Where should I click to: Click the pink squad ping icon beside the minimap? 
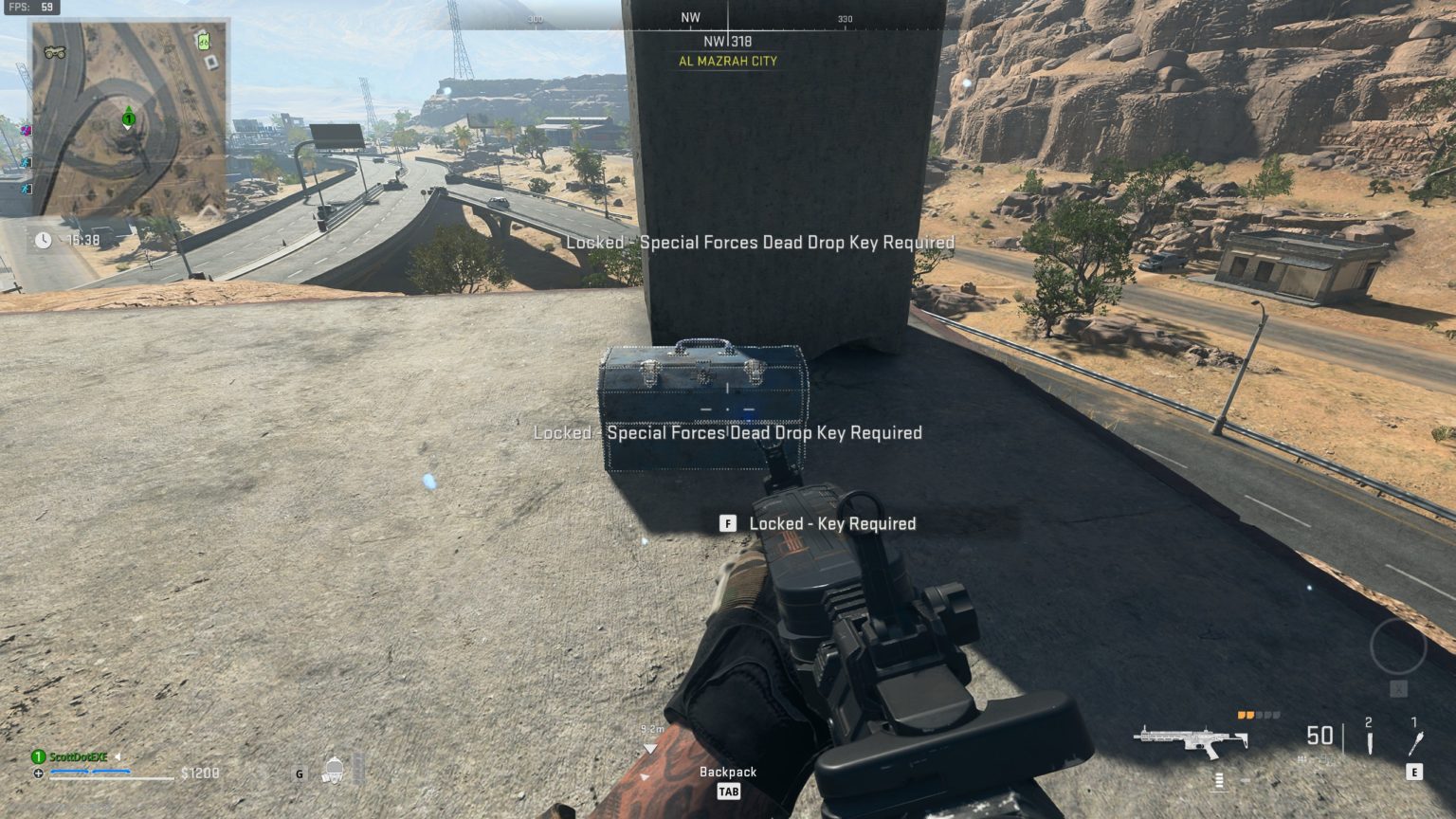click(x=27, y=131)
